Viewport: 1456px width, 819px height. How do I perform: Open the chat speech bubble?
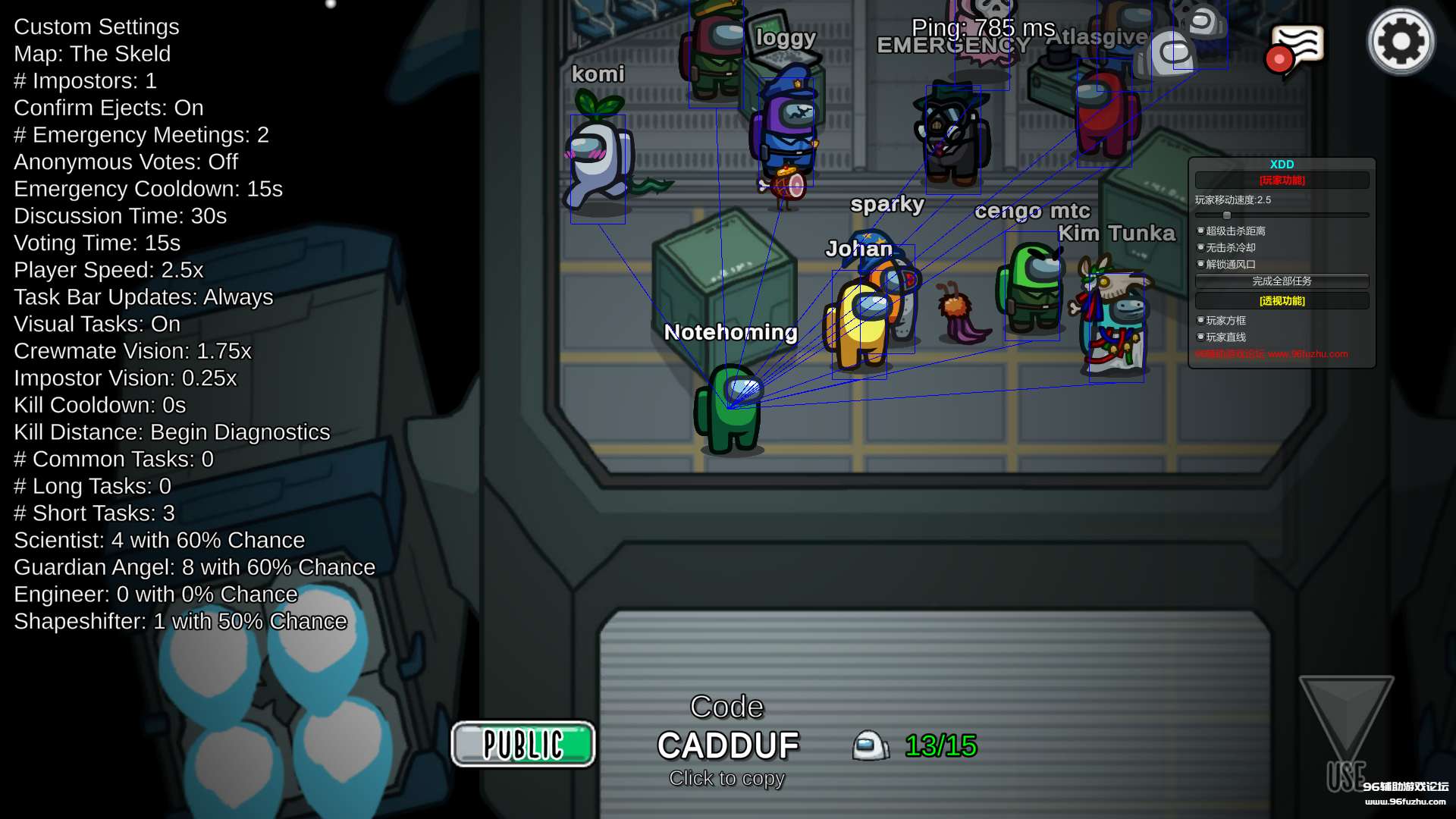[x=1297, y=49]
